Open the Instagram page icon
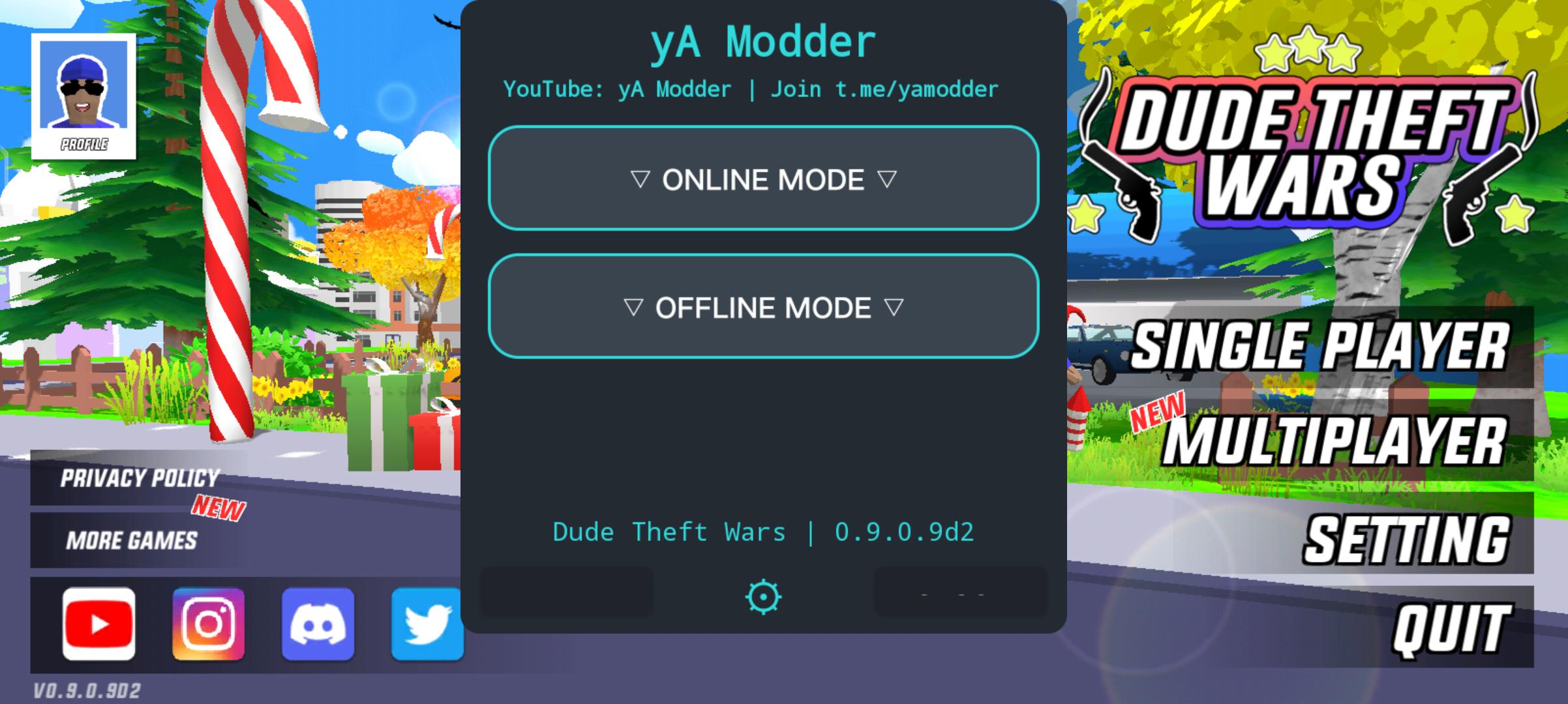This screenshot has height=704, width=1568. pos(209,624)
